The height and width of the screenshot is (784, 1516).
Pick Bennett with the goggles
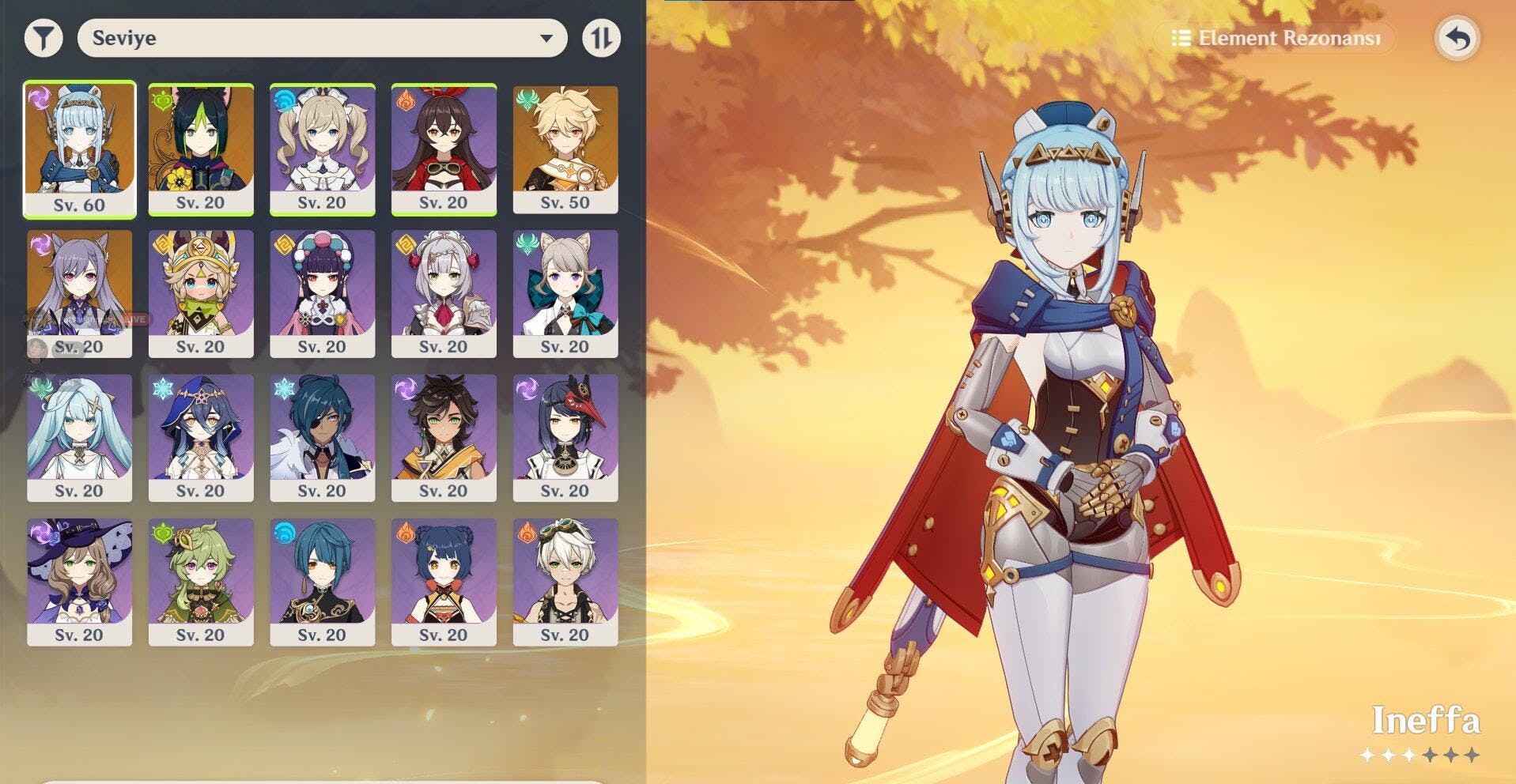565,581
